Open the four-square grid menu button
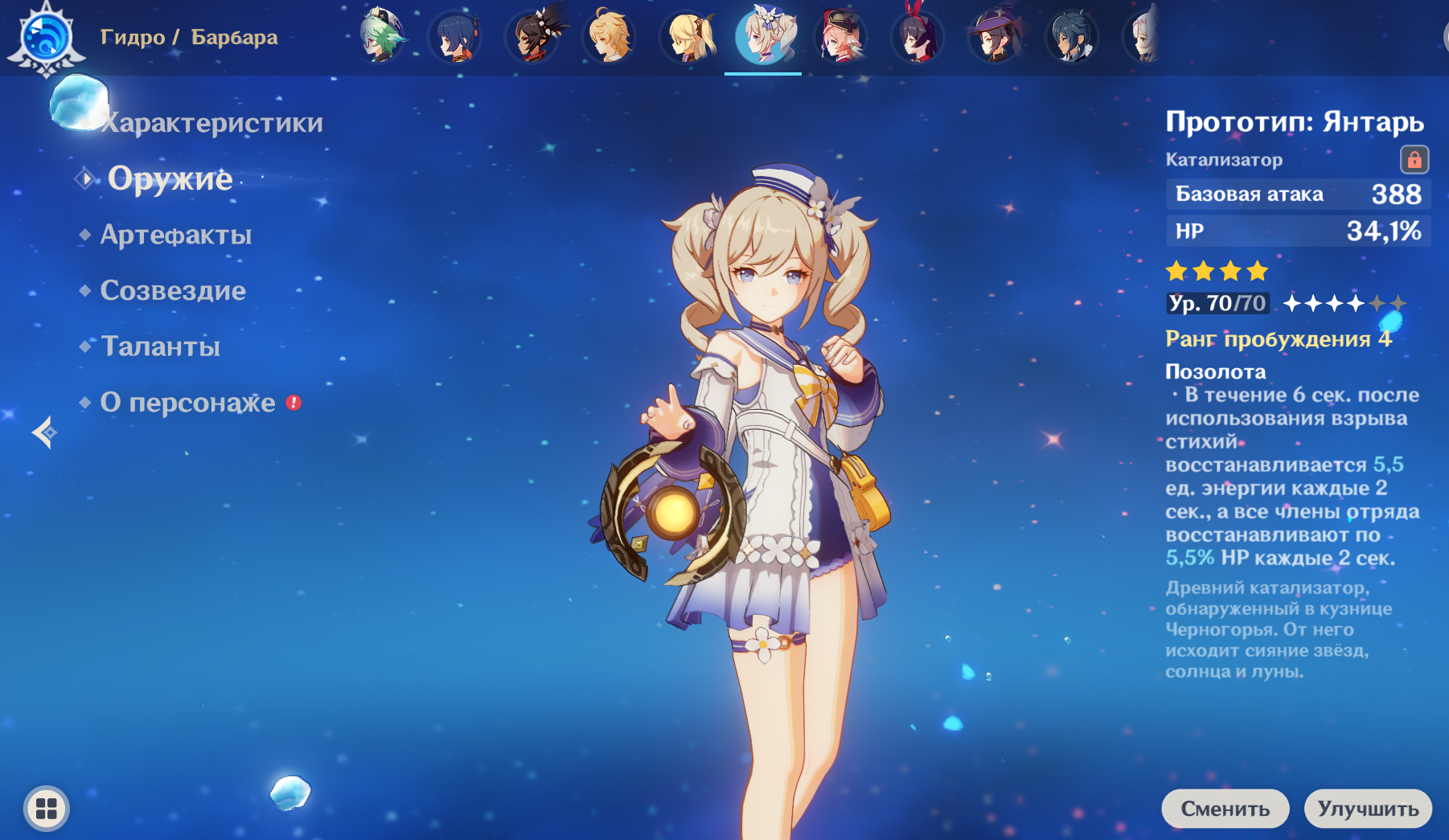Viewport: 1449px width, 840px height. [x=47, y=808]
